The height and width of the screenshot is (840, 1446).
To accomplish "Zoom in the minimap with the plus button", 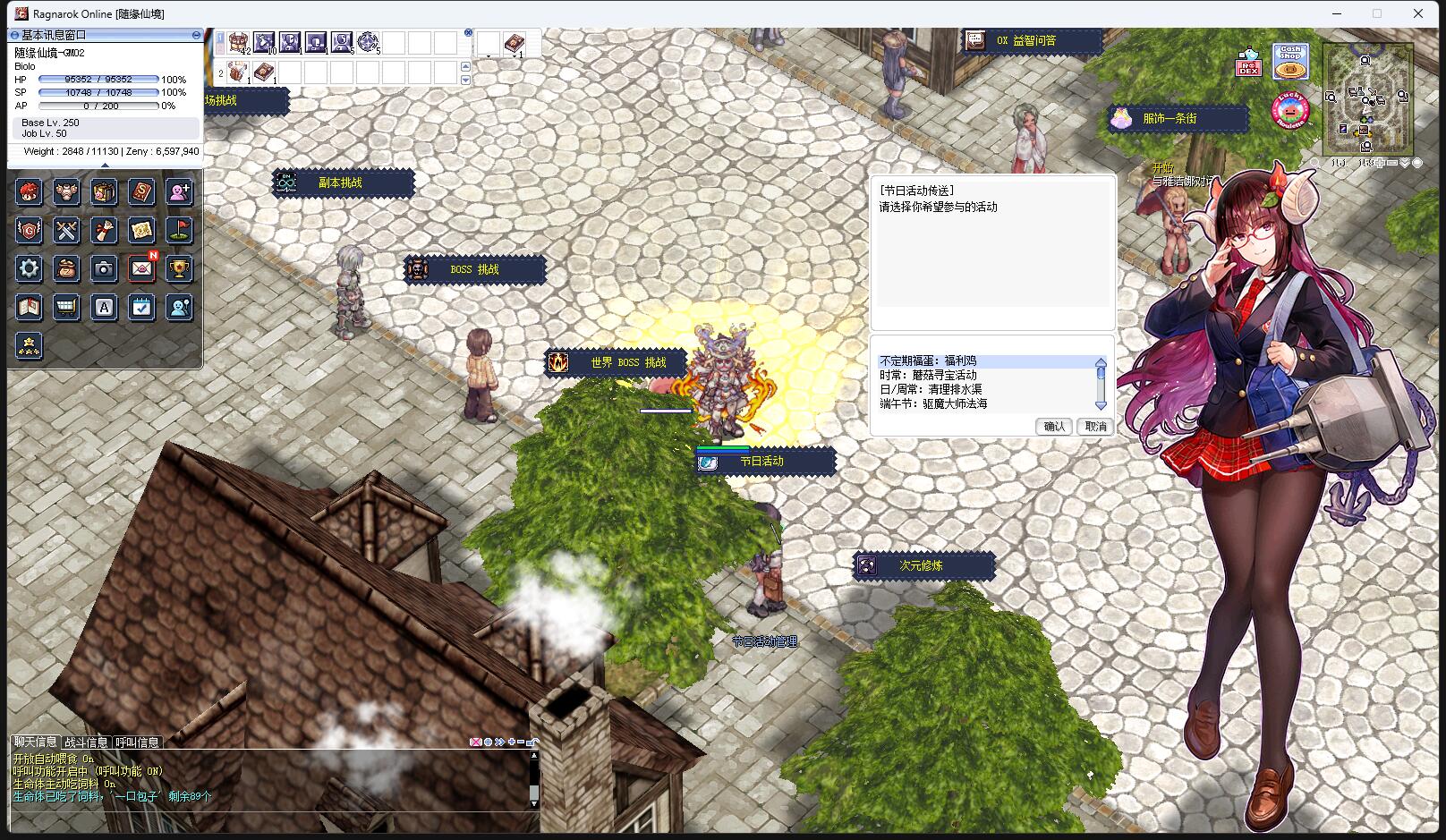I will pyautogui.click(x=1381, y=163).
